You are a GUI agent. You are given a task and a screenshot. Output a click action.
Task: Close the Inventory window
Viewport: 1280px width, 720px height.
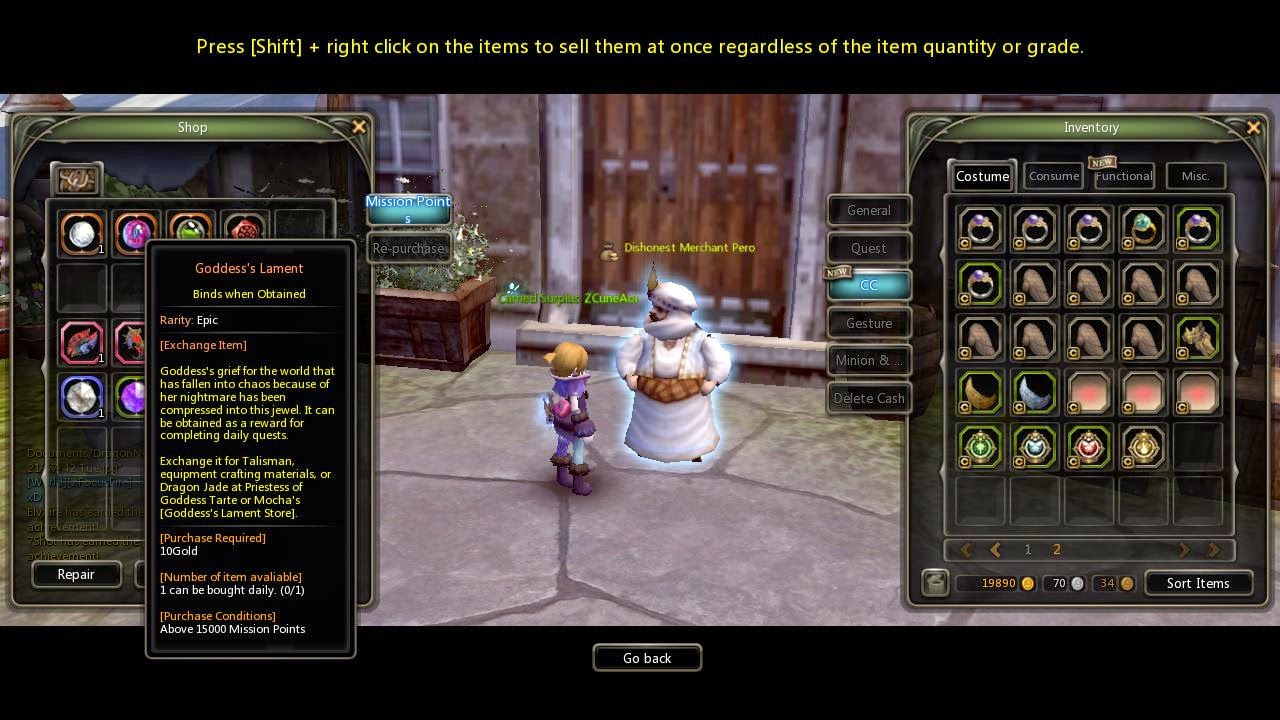pyautogui.click(x=1253, y=127)
